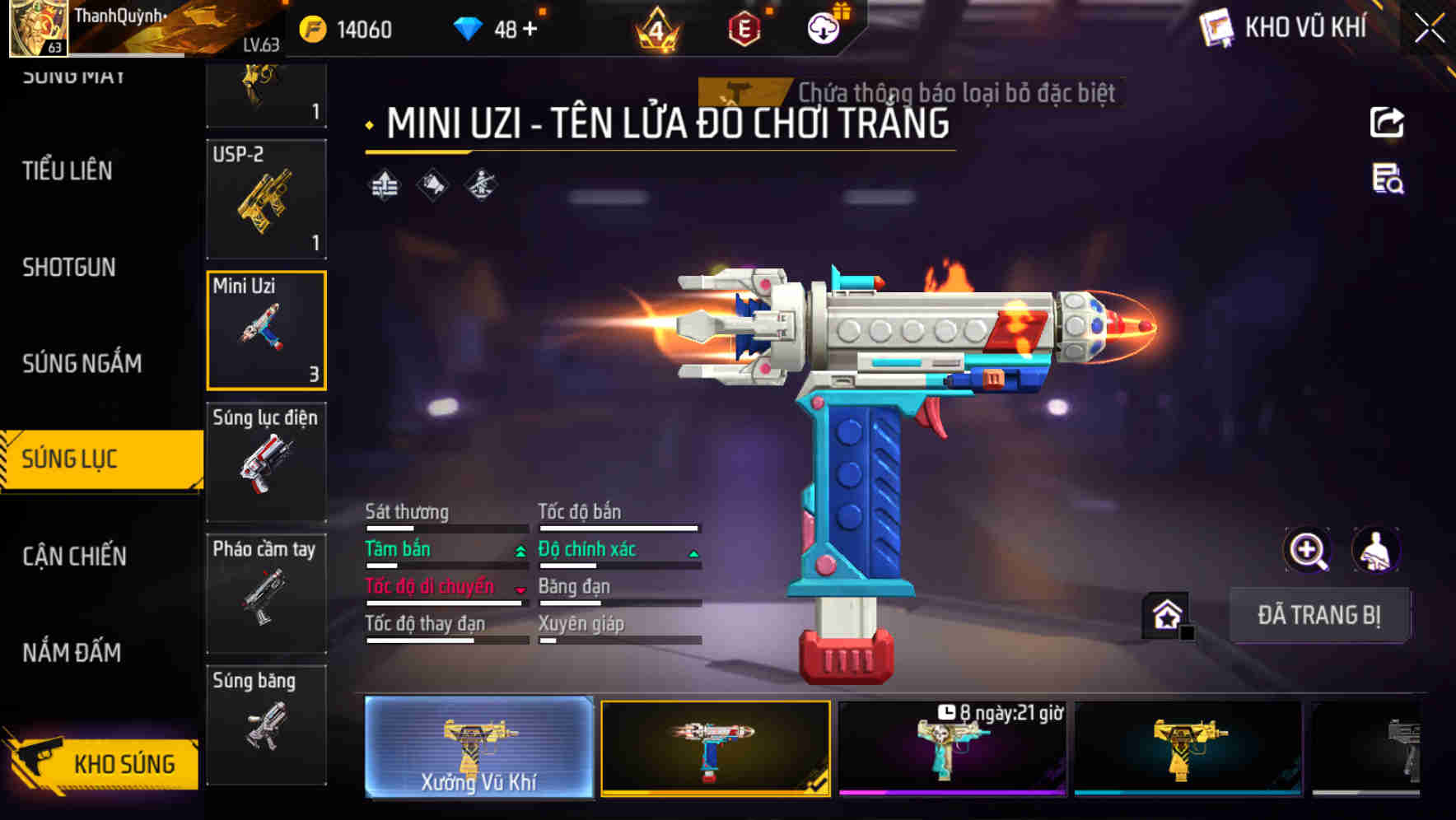
Task: Open the player profile avatar
Action: pyautogui.click(x=38, y=28)
